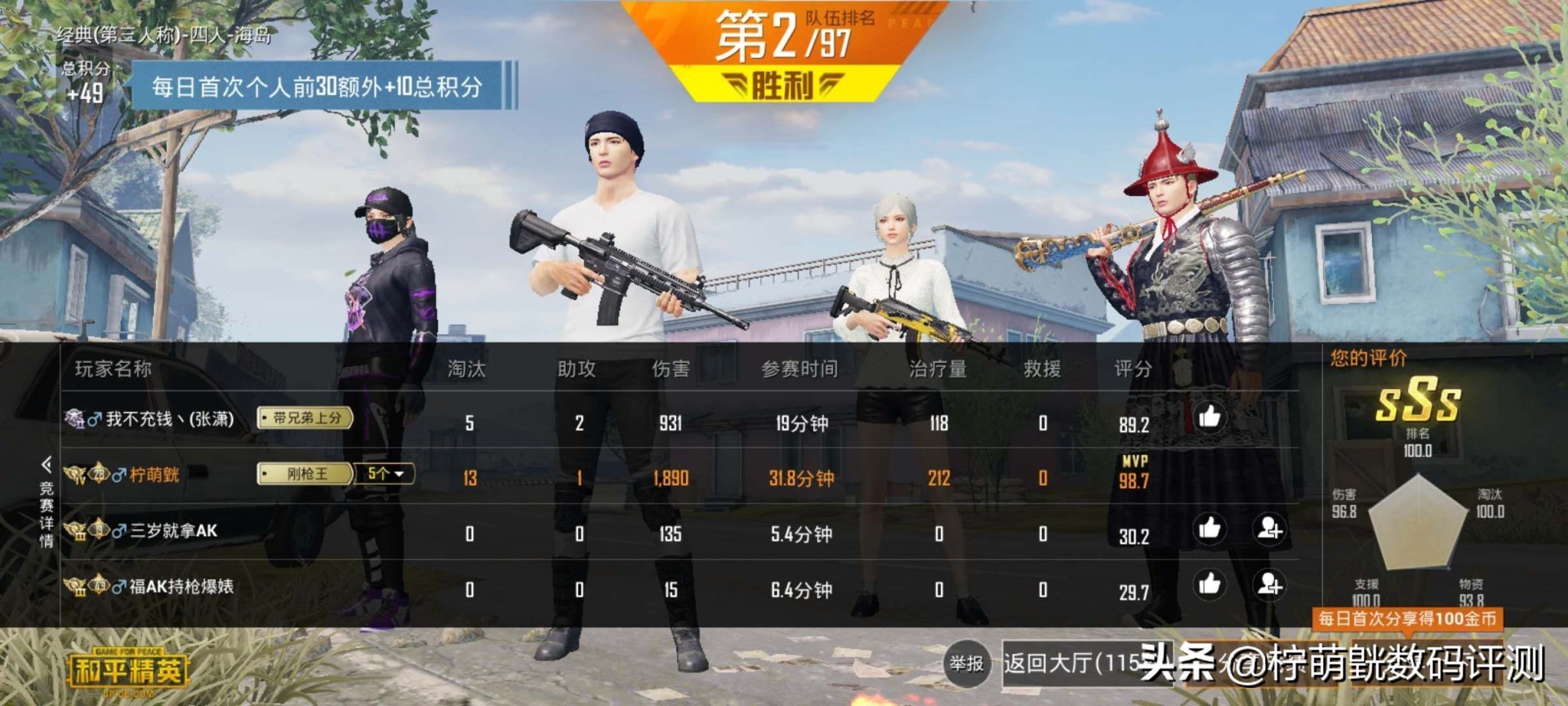Viewport: 1568px width, 706px height.
Task: Toggle like for 我不充钱丶(张潇)
Action: [x=1211, y=418]
